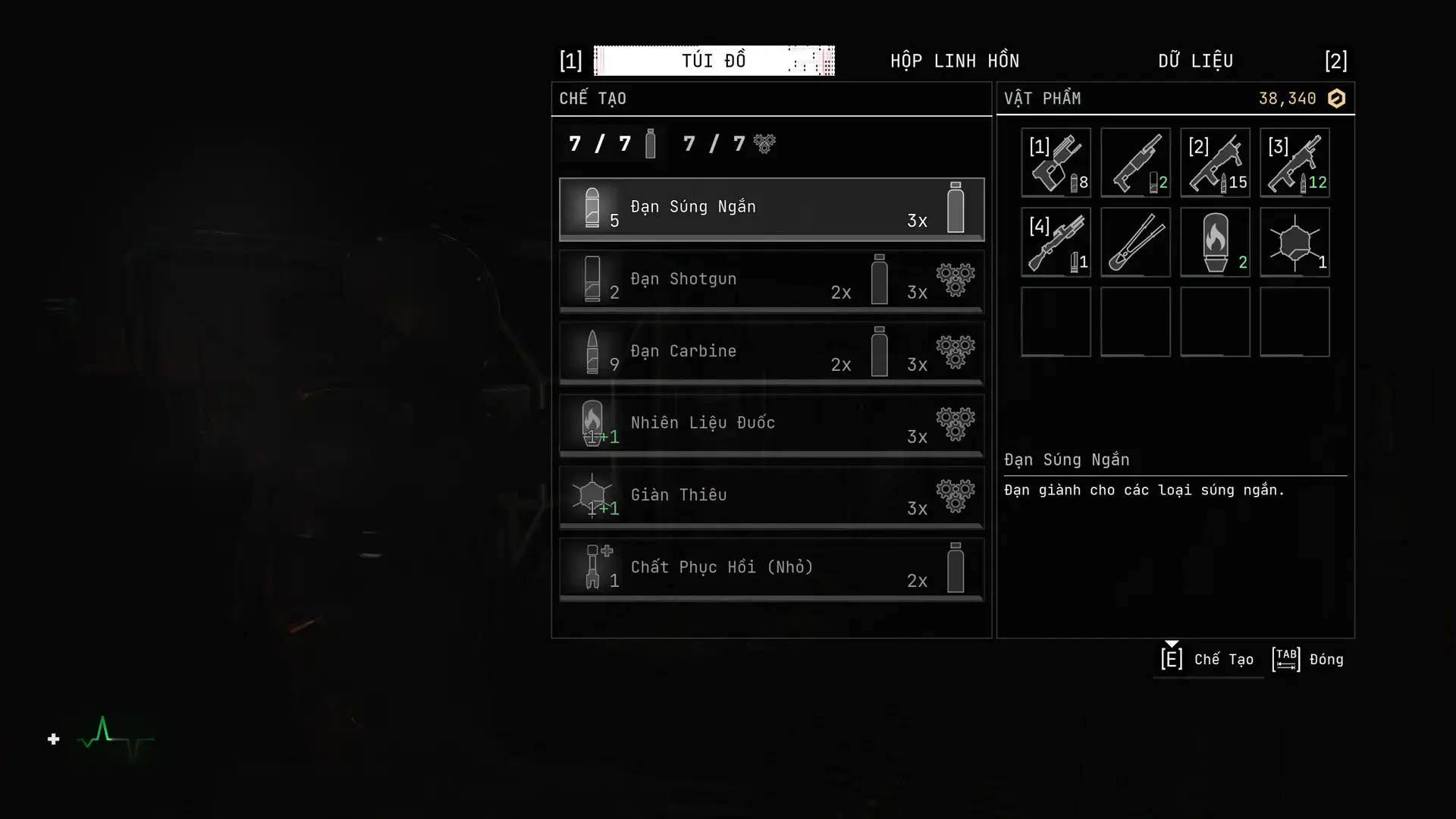
Task: Choose the Đạn Shotgun recipe row
Action: point(771,281)
